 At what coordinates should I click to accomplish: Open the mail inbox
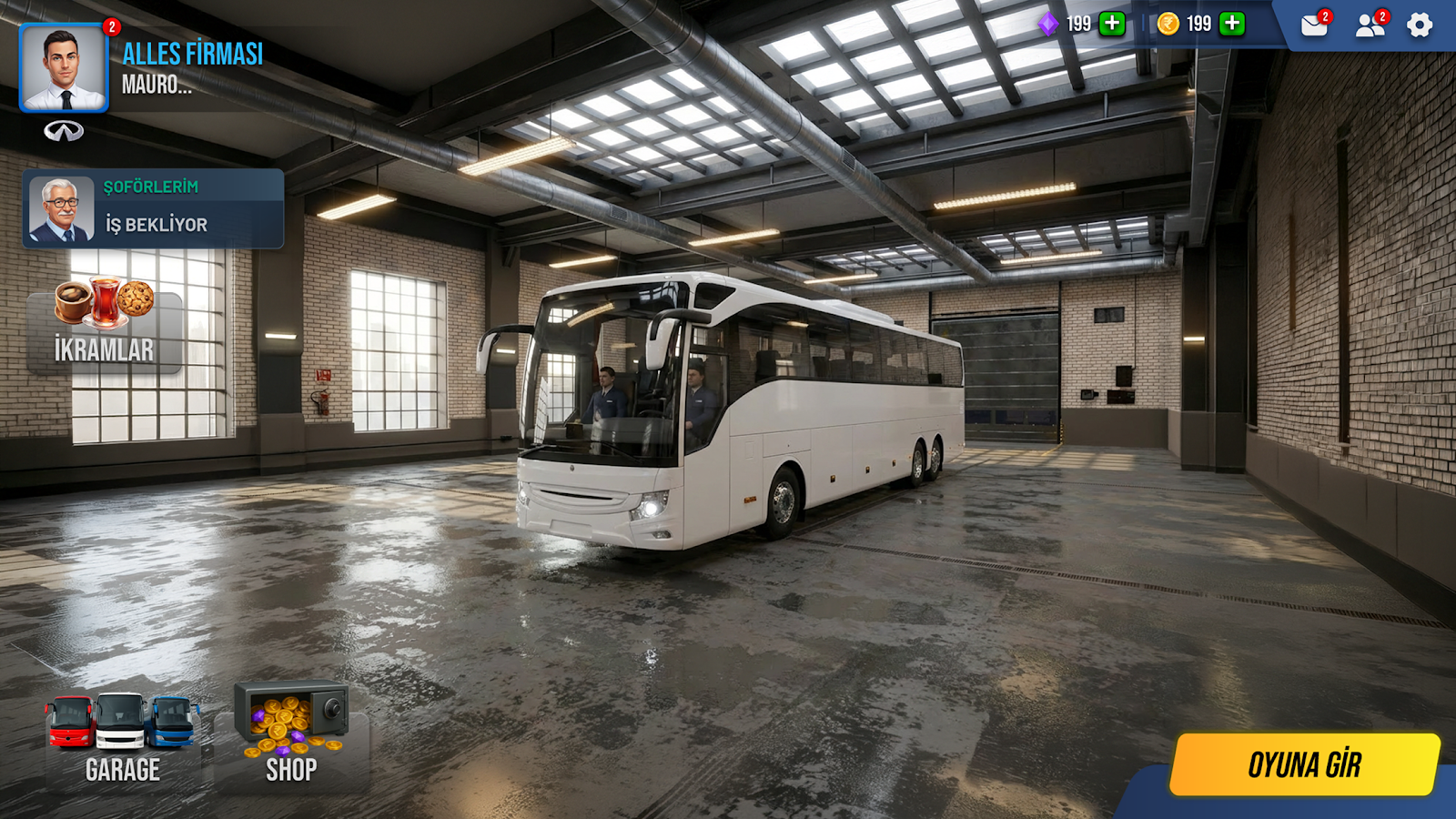pyautogui.click(x=1314, y=25)
